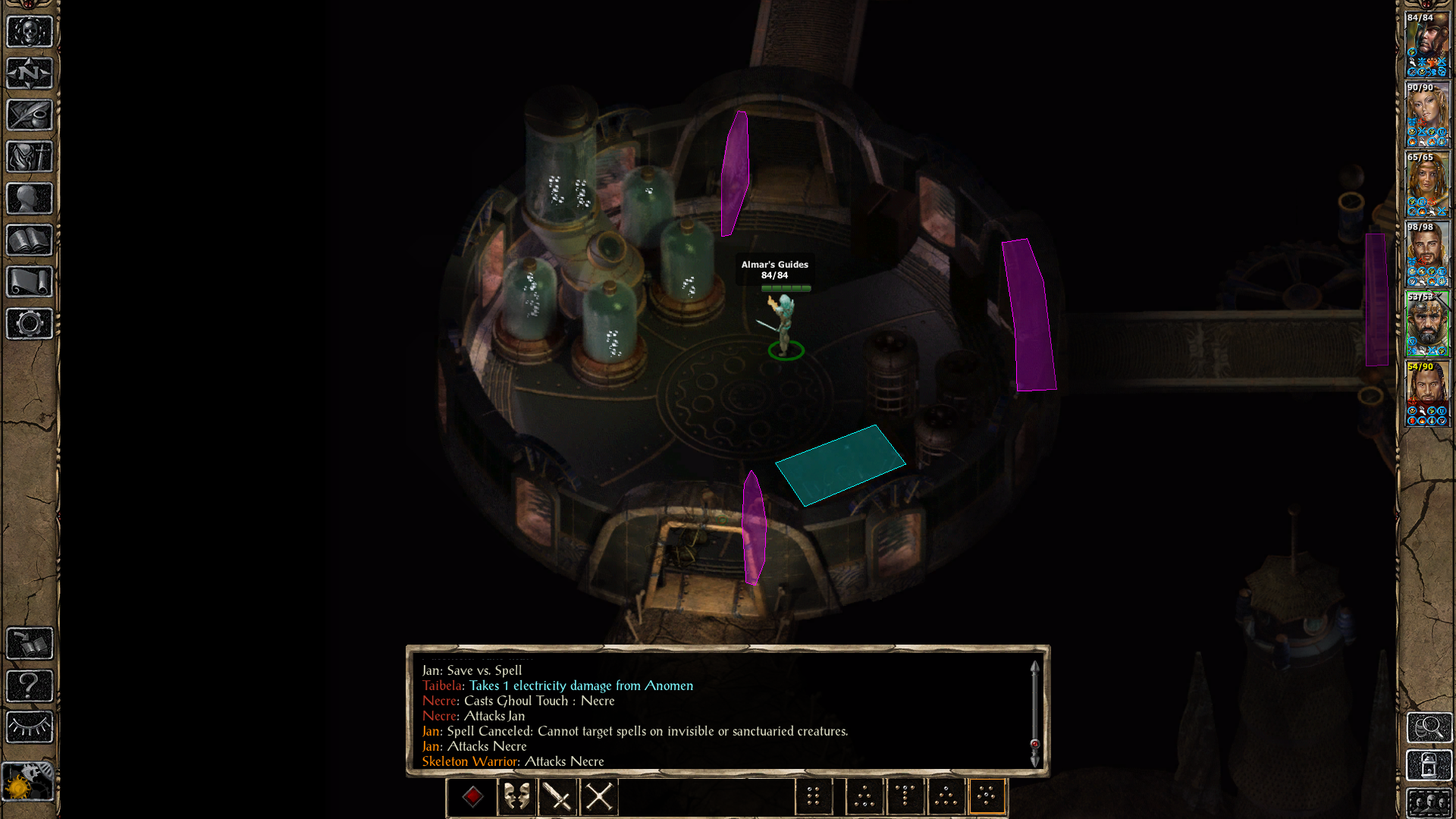The width and height of the screenshot is (1456, 819).
Task: Select the crossed sword attack icon
Action: pos(557,795)
